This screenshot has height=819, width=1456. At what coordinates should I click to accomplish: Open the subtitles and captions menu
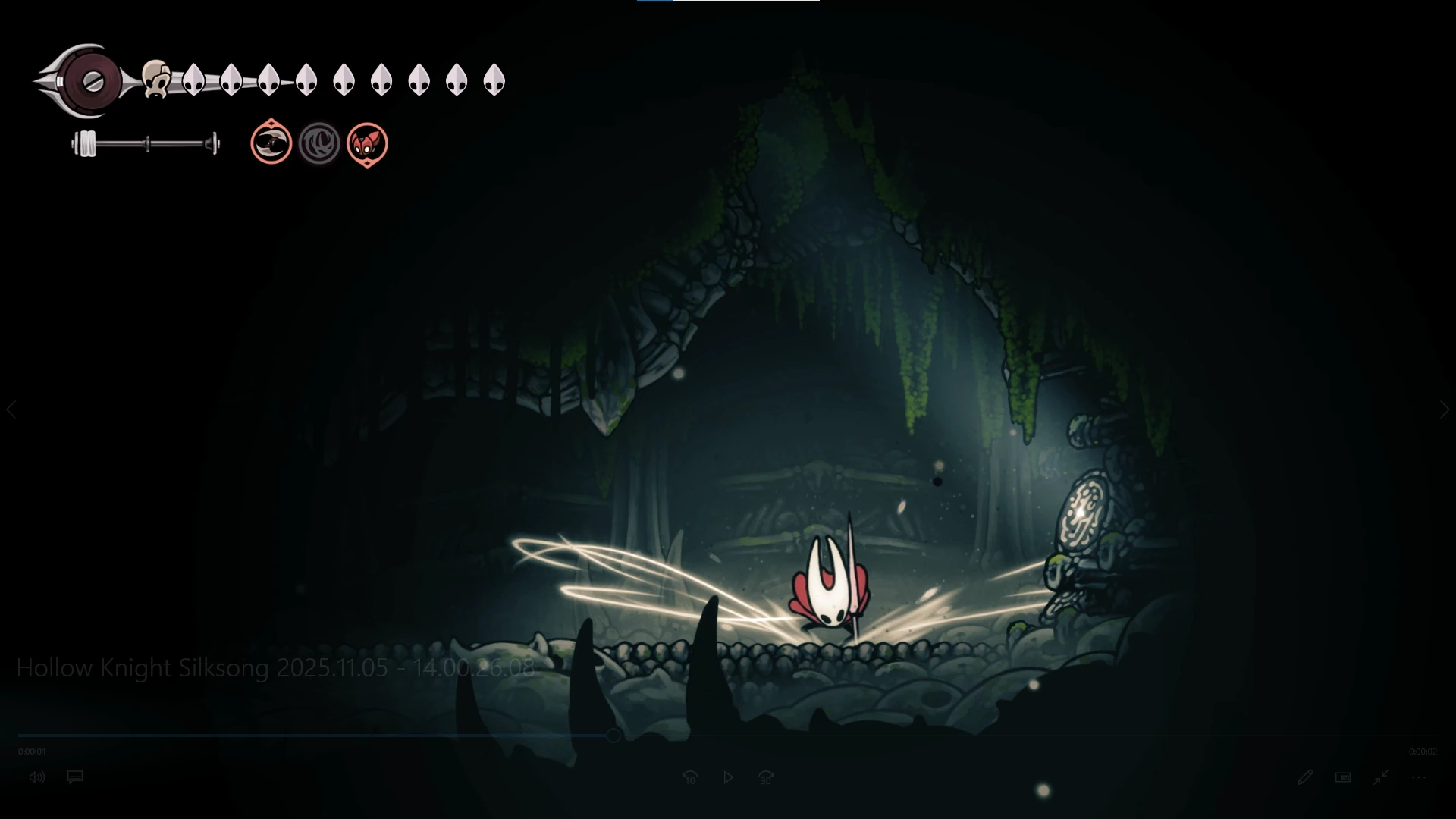(75, 777)
